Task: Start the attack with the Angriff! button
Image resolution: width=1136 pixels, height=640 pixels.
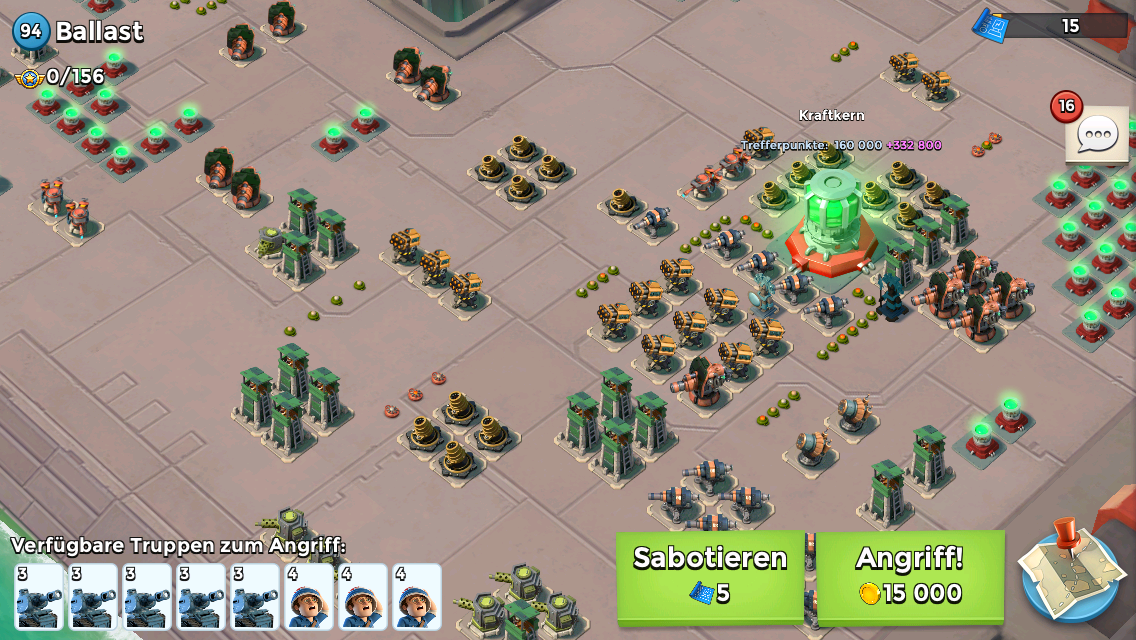Action: 910,575
